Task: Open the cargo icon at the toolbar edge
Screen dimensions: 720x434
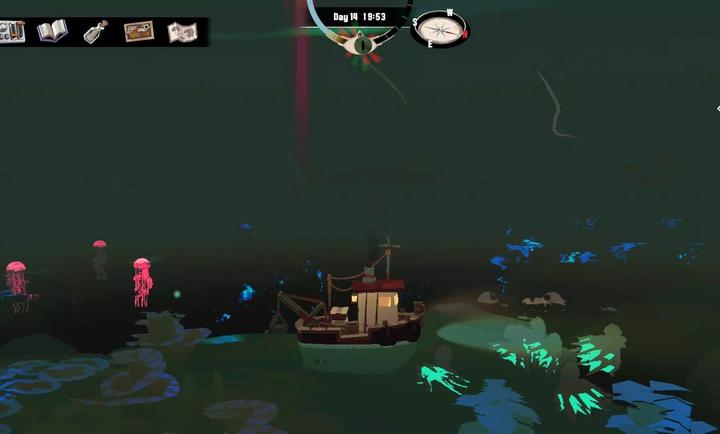Action: [12, 31]
